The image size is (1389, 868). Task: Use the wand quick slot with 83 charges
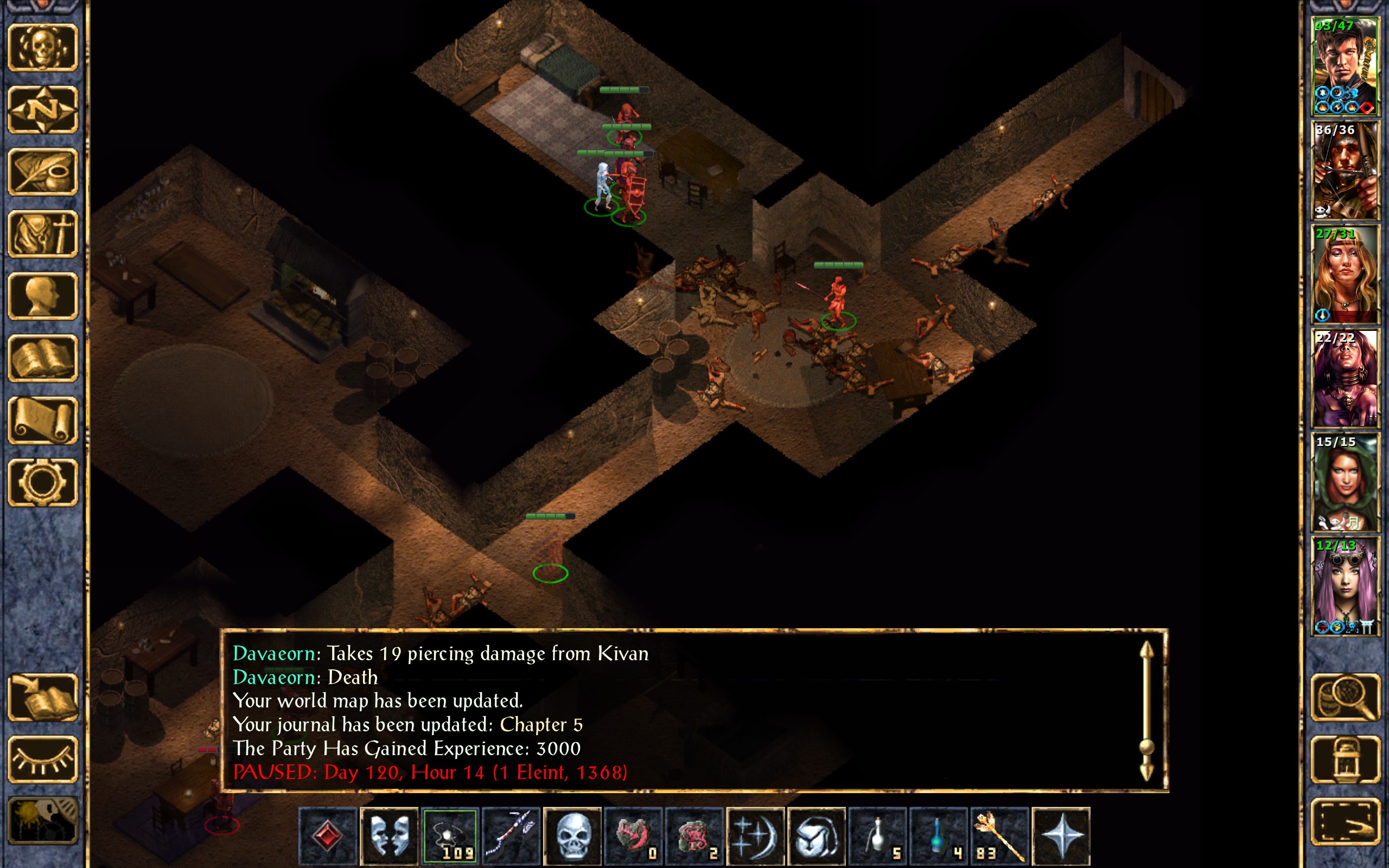click(999, 836)
